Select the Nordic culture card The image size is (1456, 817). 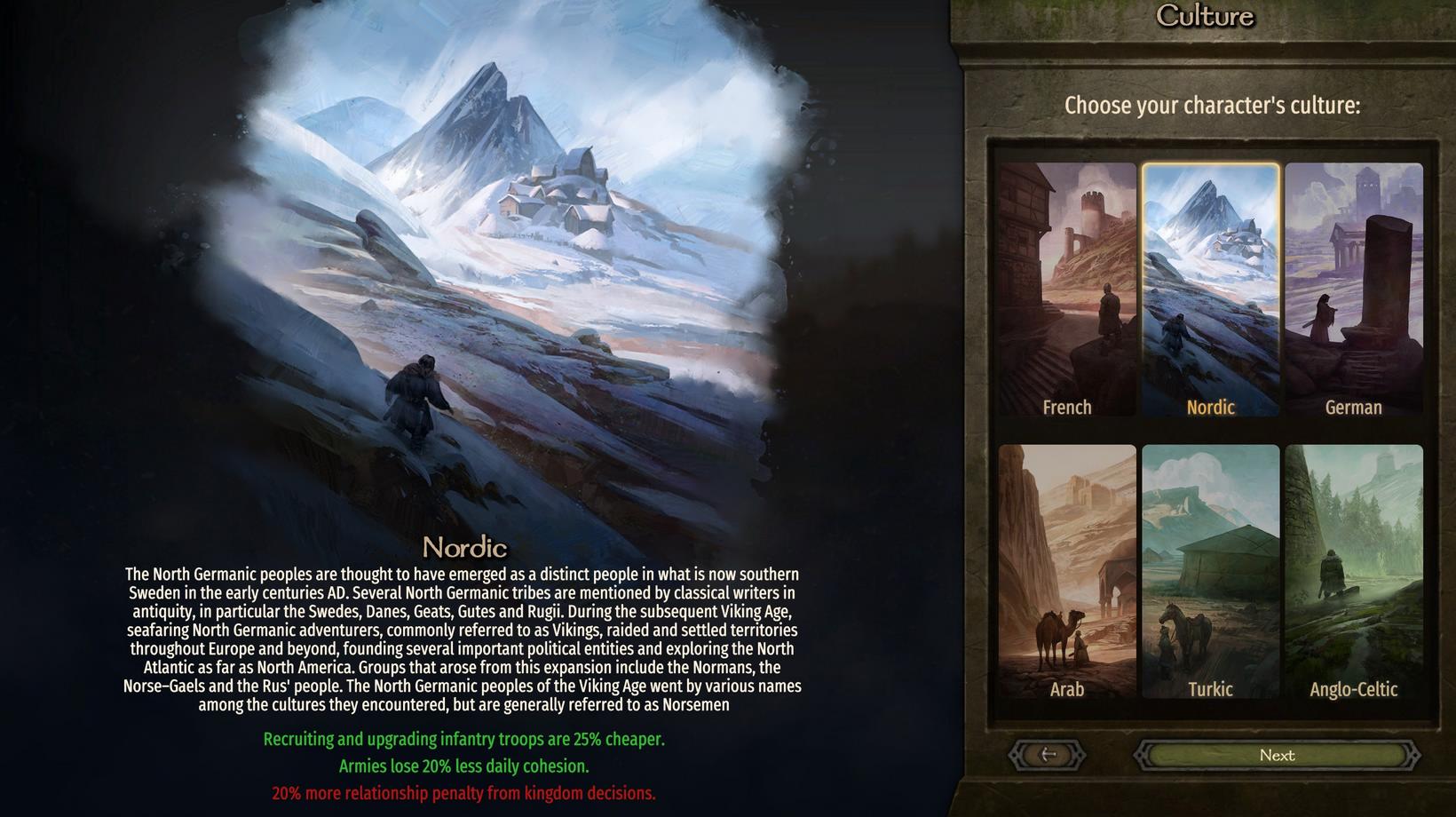coord(1210,290)
